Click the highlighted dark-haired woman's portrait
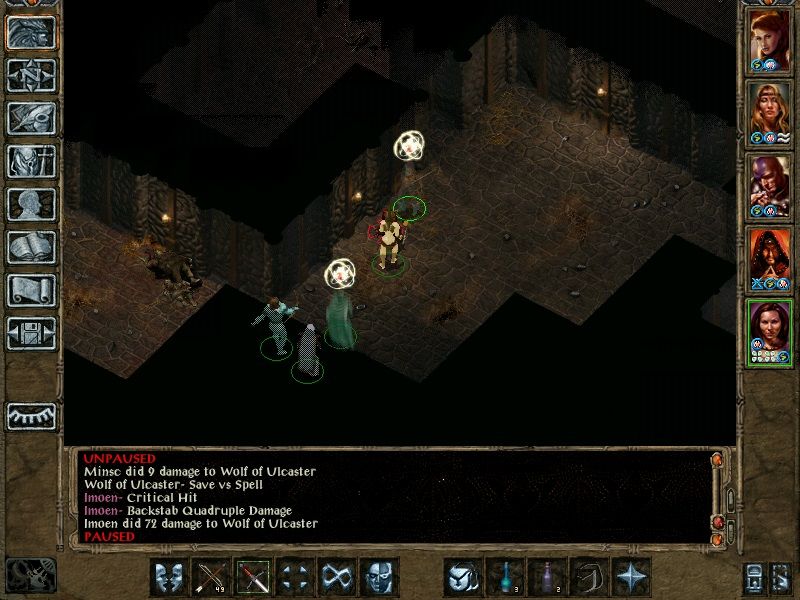Screen dimensions: 800x600 (x=770, y=331)
